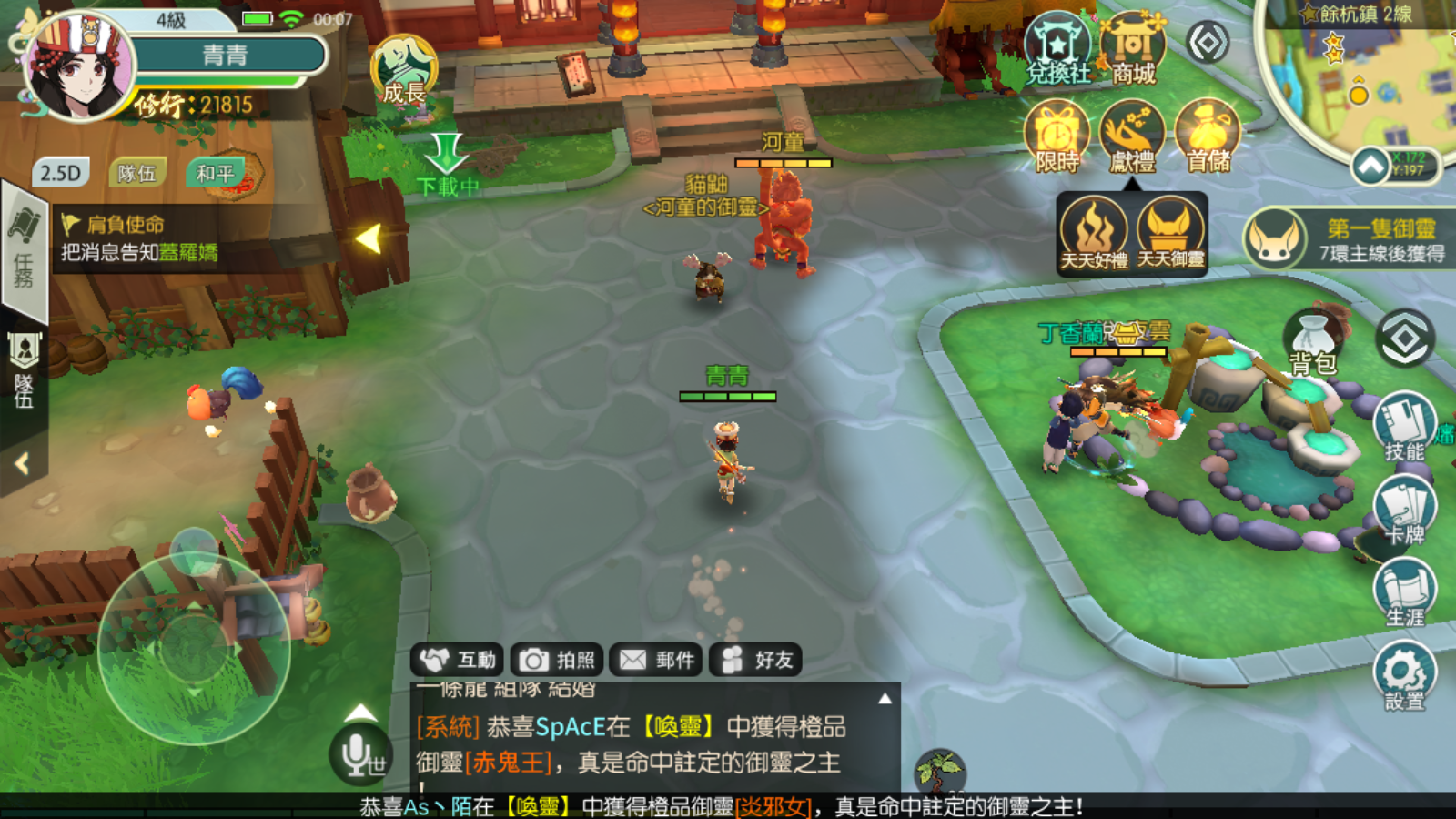Expand the chat window upward arrow
1456x819 pixels.
(x=883, y=697)
